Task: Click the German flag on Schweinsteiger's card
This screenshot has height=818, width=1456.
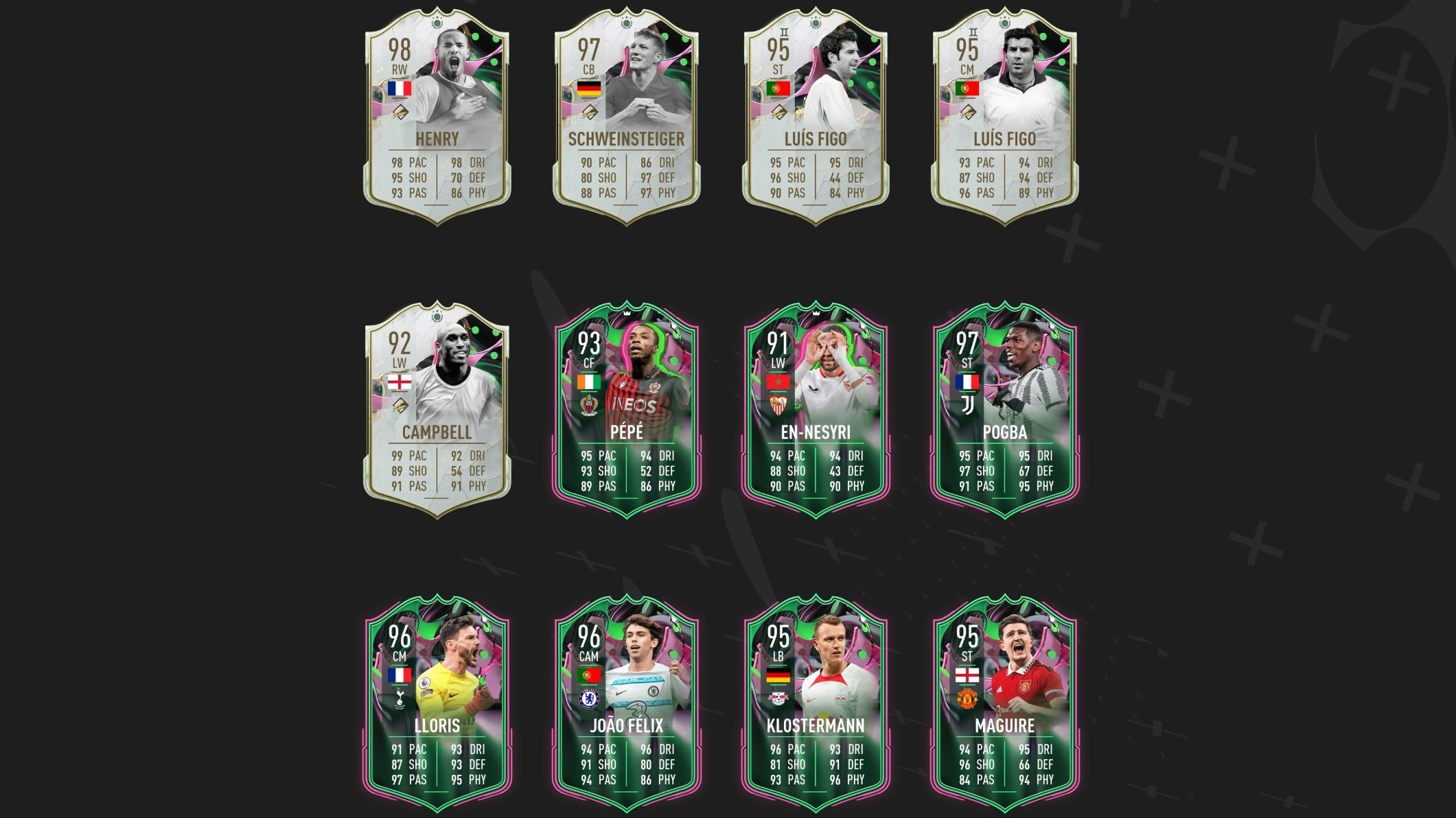Action: pyautogui.click(x=589, y=88)
